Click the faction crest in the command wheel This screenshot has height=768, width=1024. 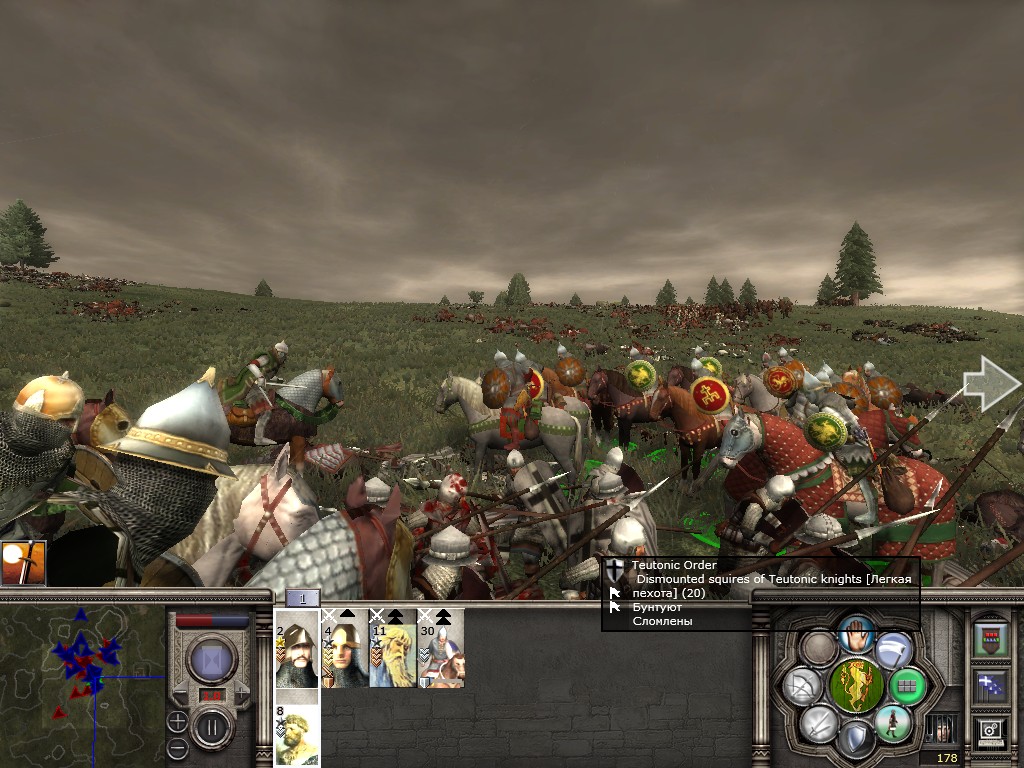click(855, 686)
